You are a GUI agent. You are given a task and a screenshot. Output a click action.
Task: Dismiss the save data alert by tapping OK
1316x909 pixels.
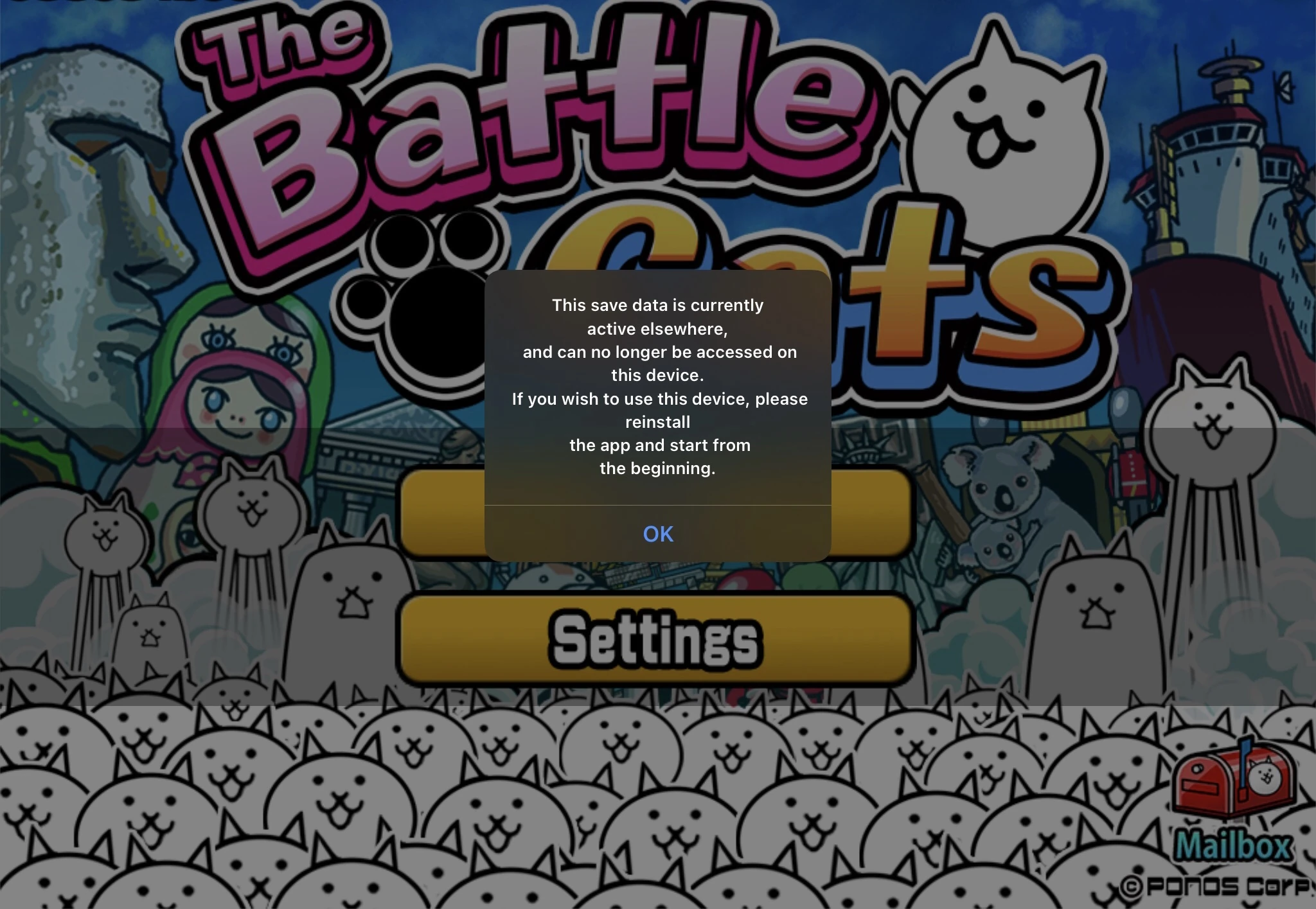[658, 534]
